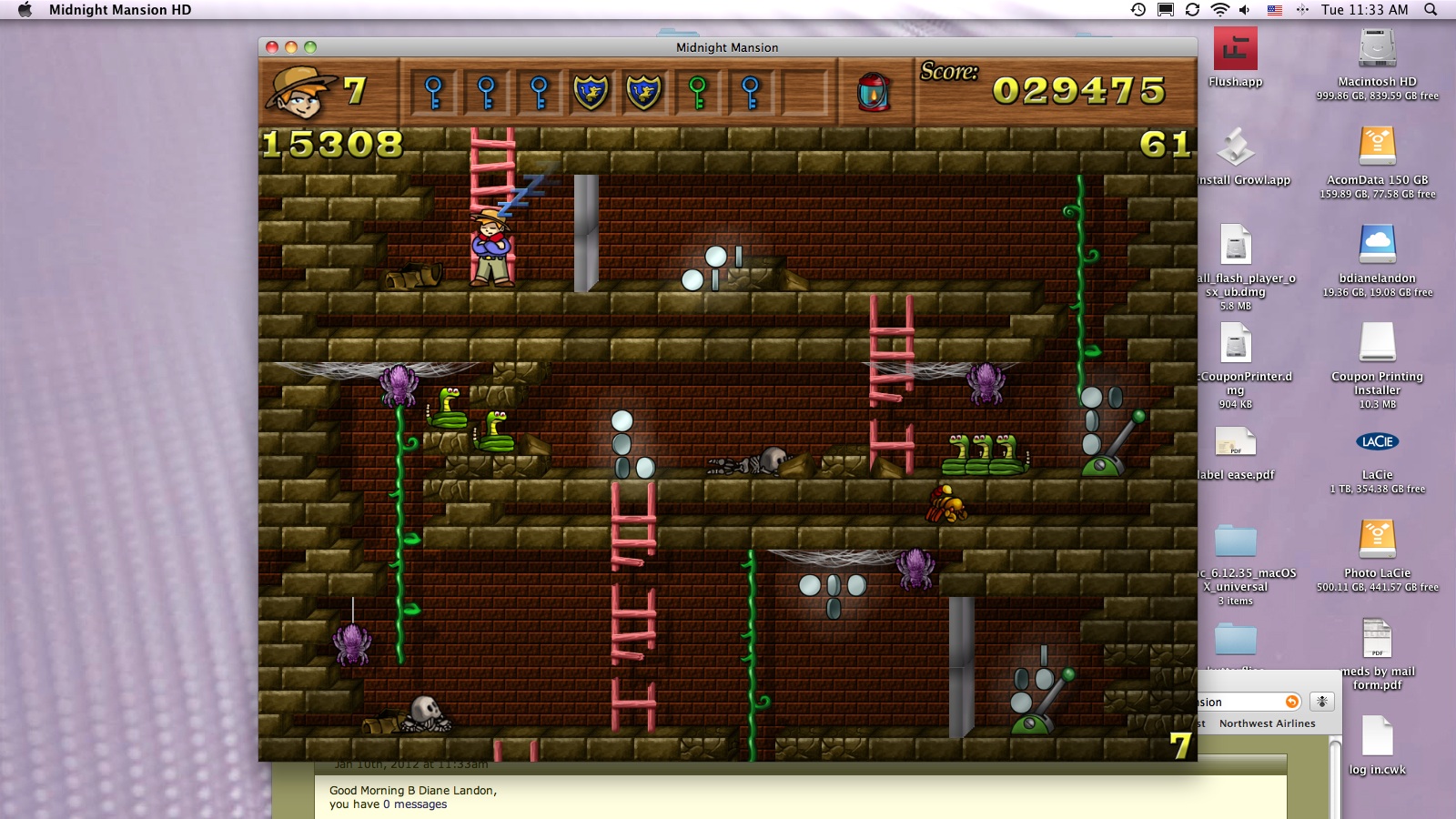1456x819 pixels.
Task: Select the green key in the inventory
Action: (x=697, y=92)
